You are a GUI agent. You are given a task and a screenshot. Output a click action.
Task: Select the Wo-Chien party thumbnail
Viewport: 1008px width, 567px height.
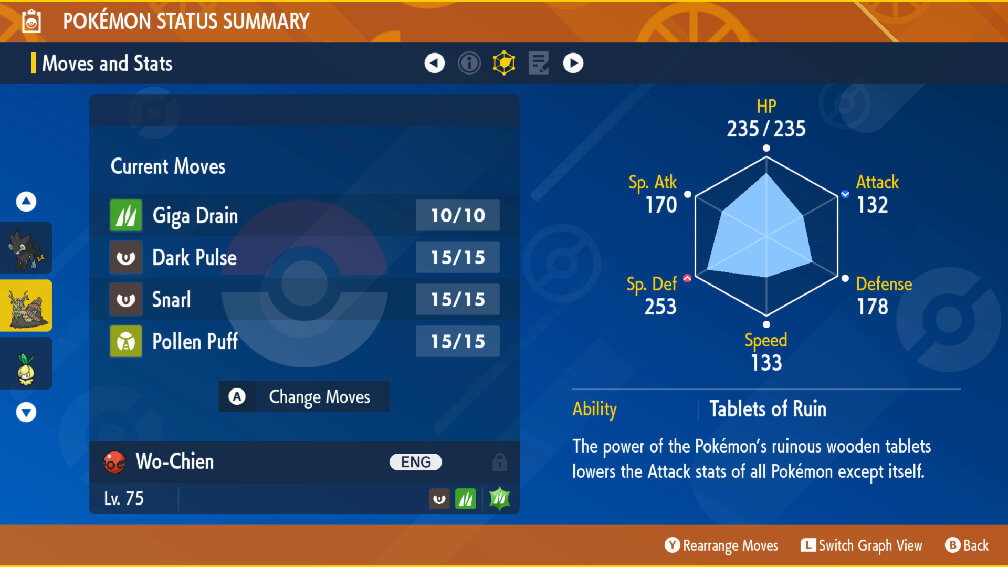click(25, 305)
